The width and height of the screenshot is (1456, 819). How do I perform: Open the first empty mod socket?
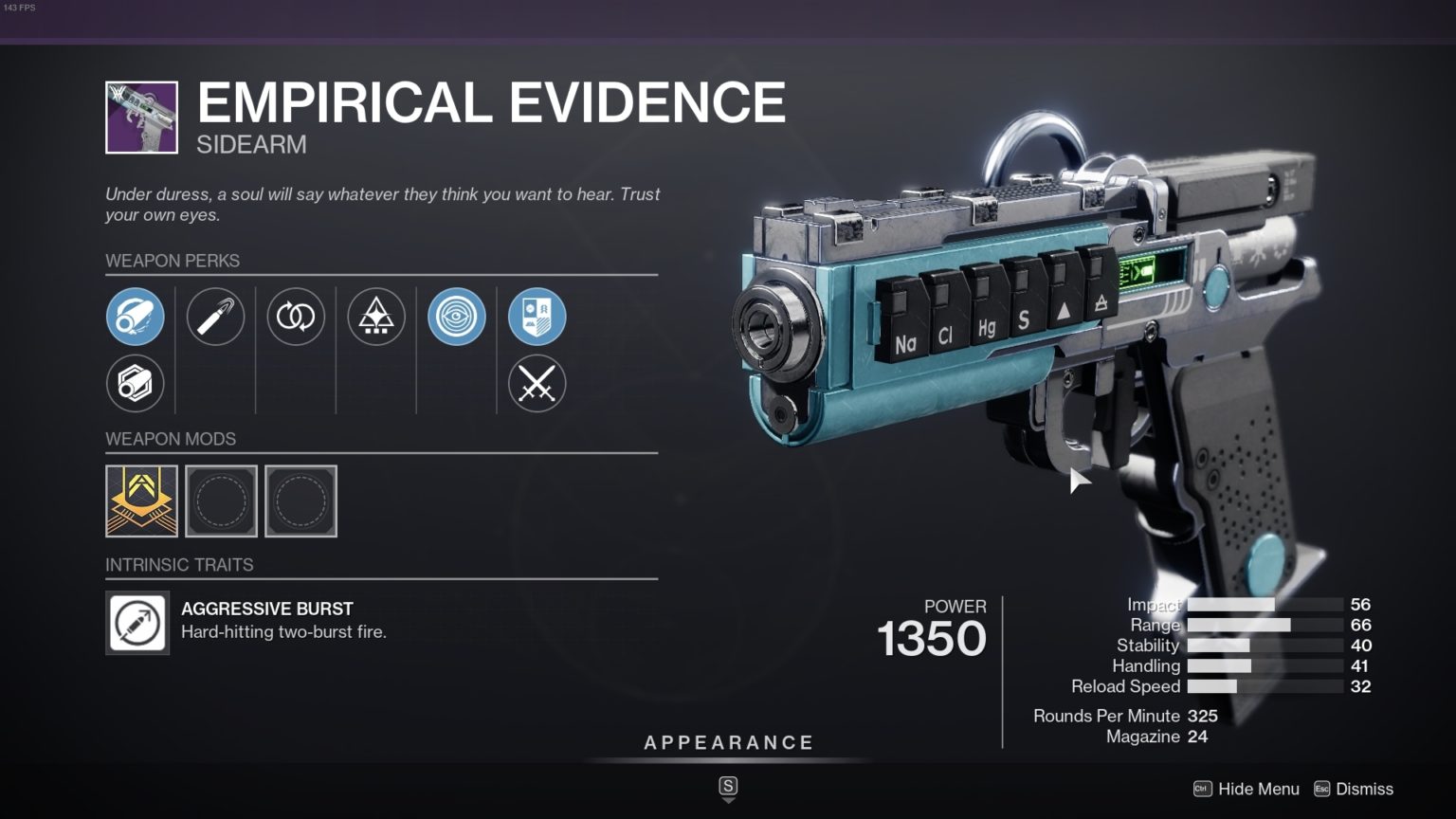[221, 500]
